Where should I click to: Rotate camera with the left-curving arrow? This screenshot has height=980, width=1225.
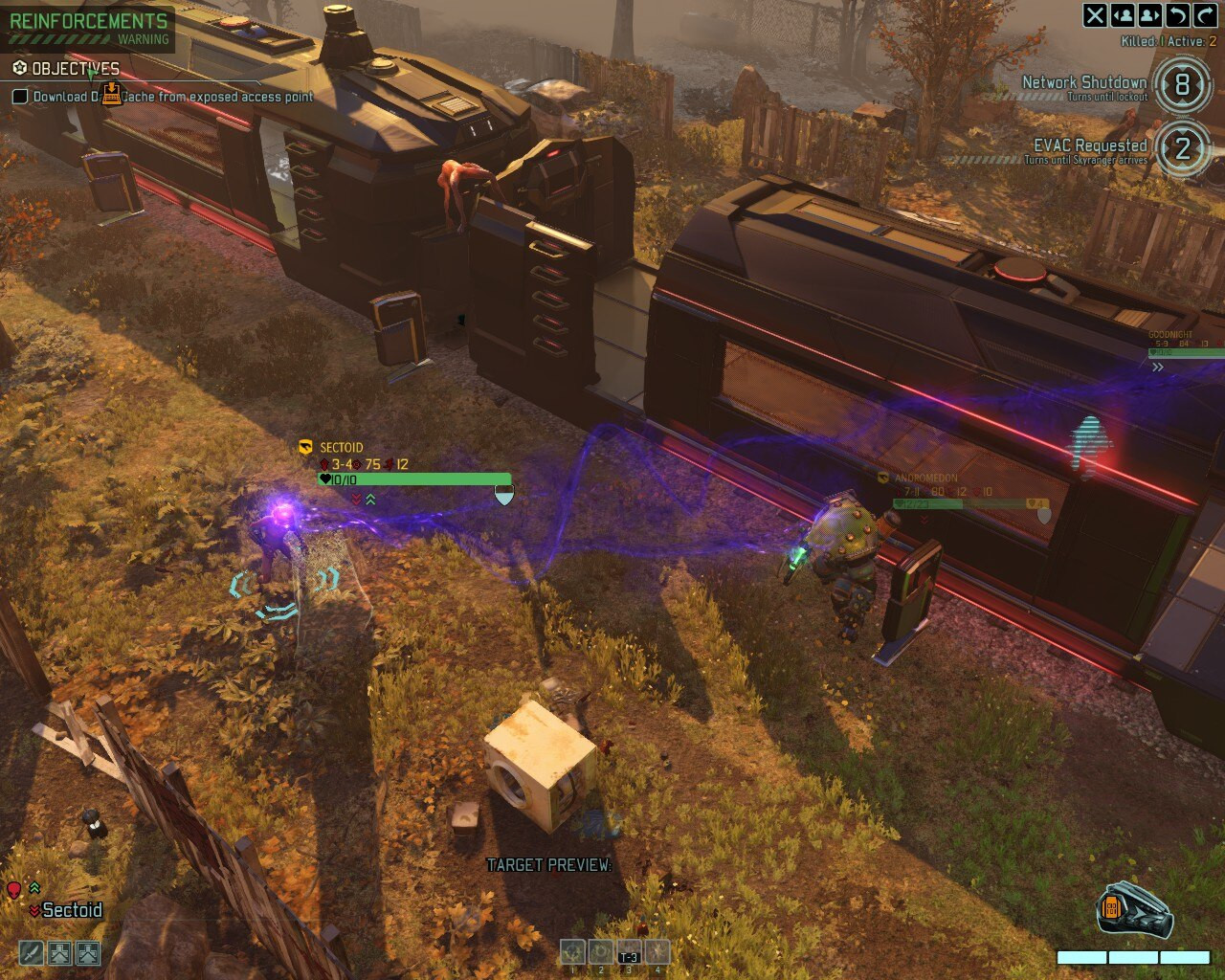coord(1178,15)
